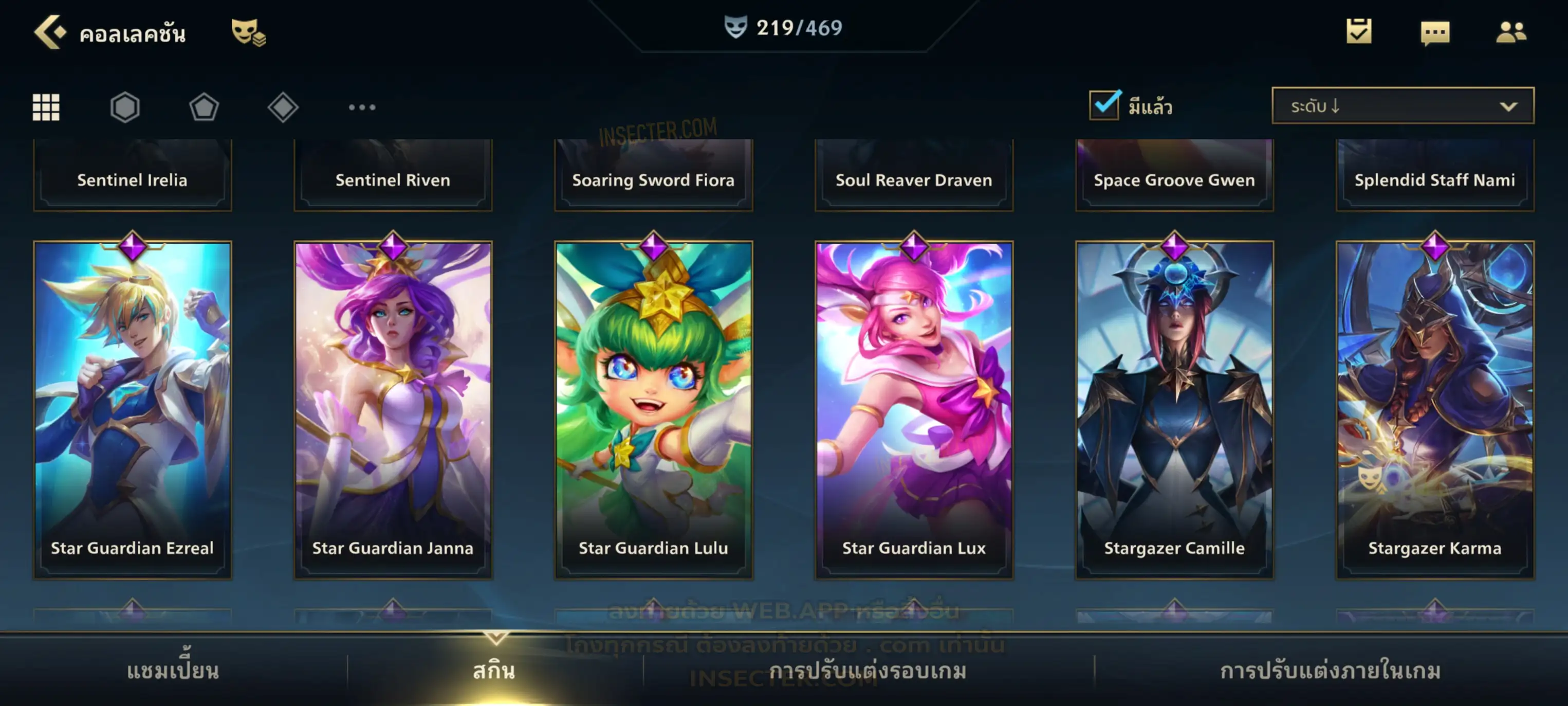Image resolution: width=1568 pixels, height=706 pixels.
Task: Switch to the แชมเปี้ยน tab
Action: coord(173,671)
